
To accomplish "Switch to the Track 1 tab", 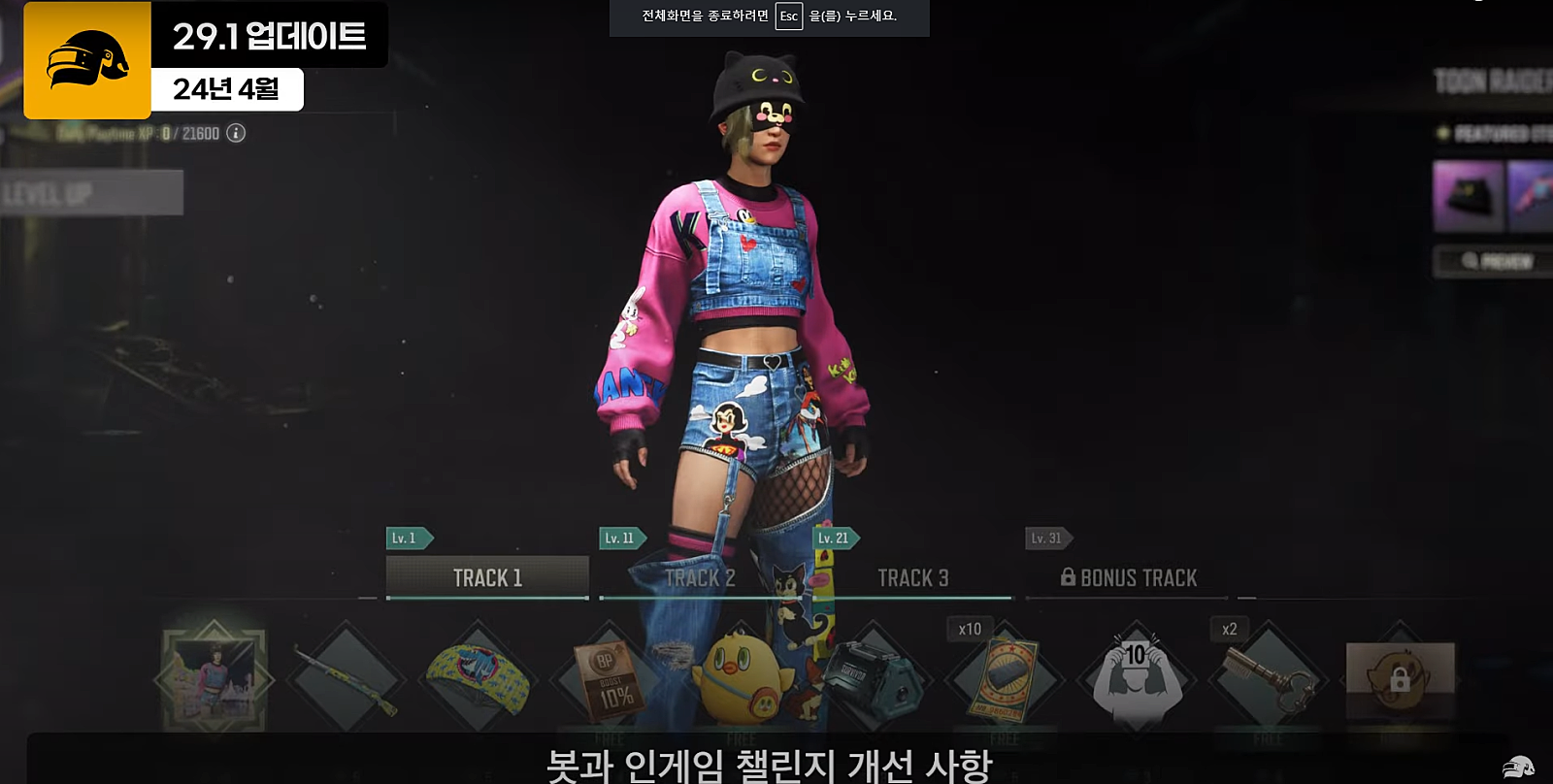I will 487,577.
